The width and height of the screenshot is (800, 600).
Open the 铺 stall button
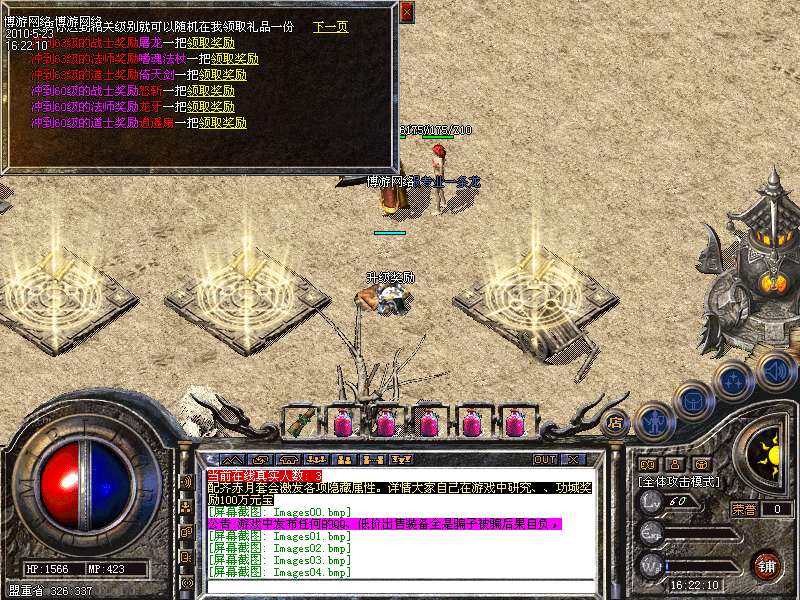766,564
